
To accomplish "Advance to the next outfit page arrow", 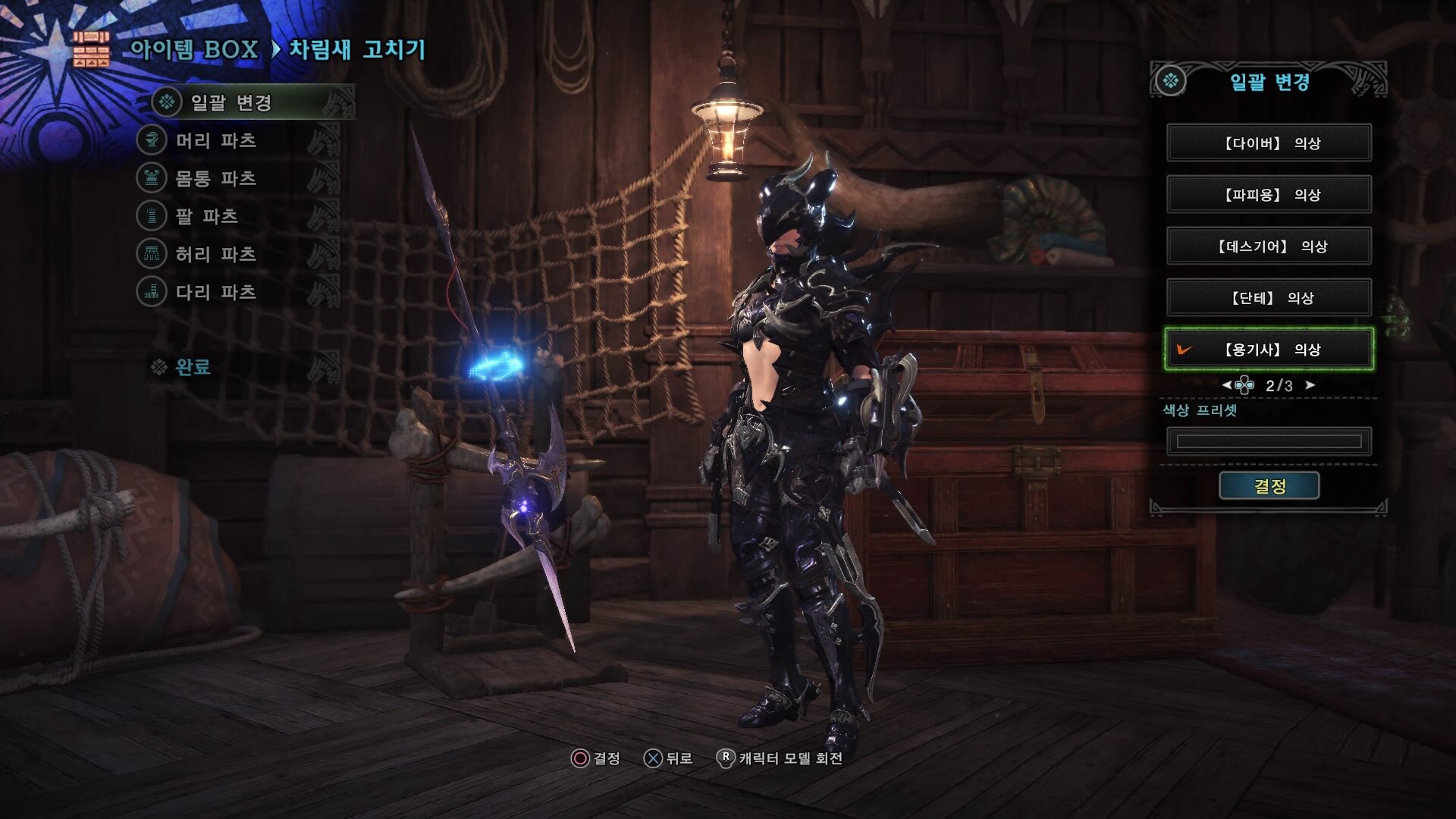I will coord(1310,385).
